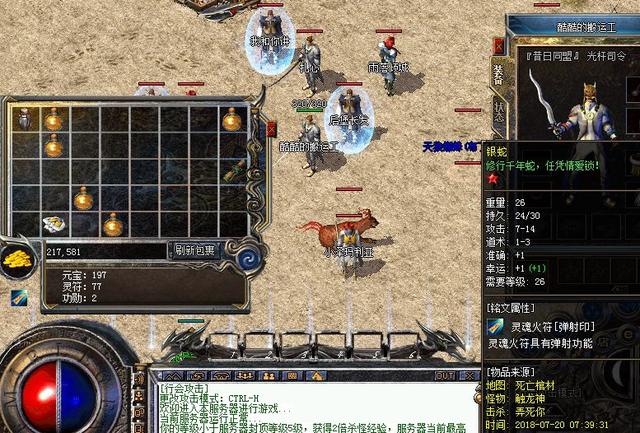Pick the silver ingot item slot
The height and width of the screenshot is (433, 640).
click(53, 224)
